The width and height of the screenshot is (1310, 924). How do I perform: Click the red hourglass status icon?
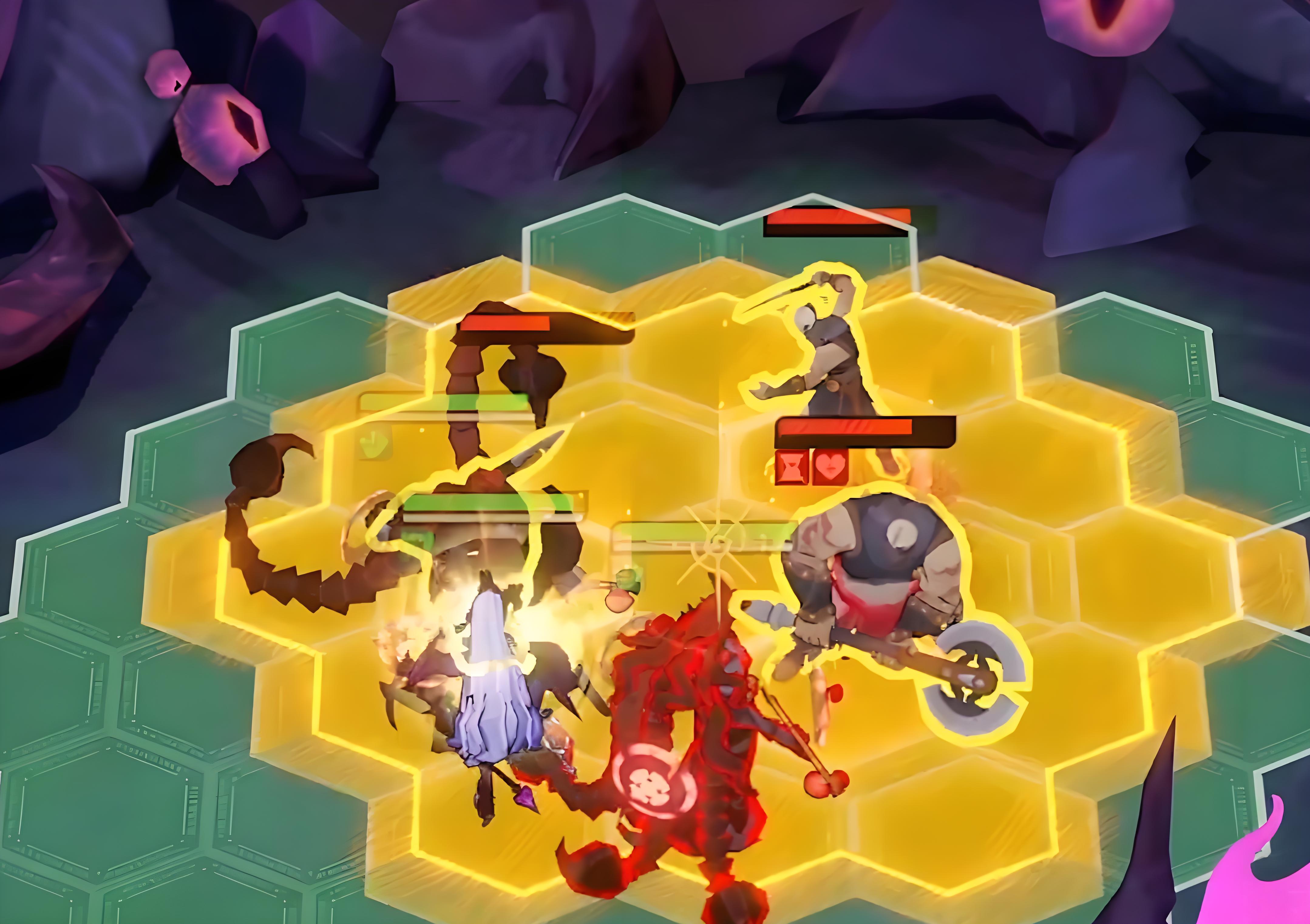click(792, 468)
